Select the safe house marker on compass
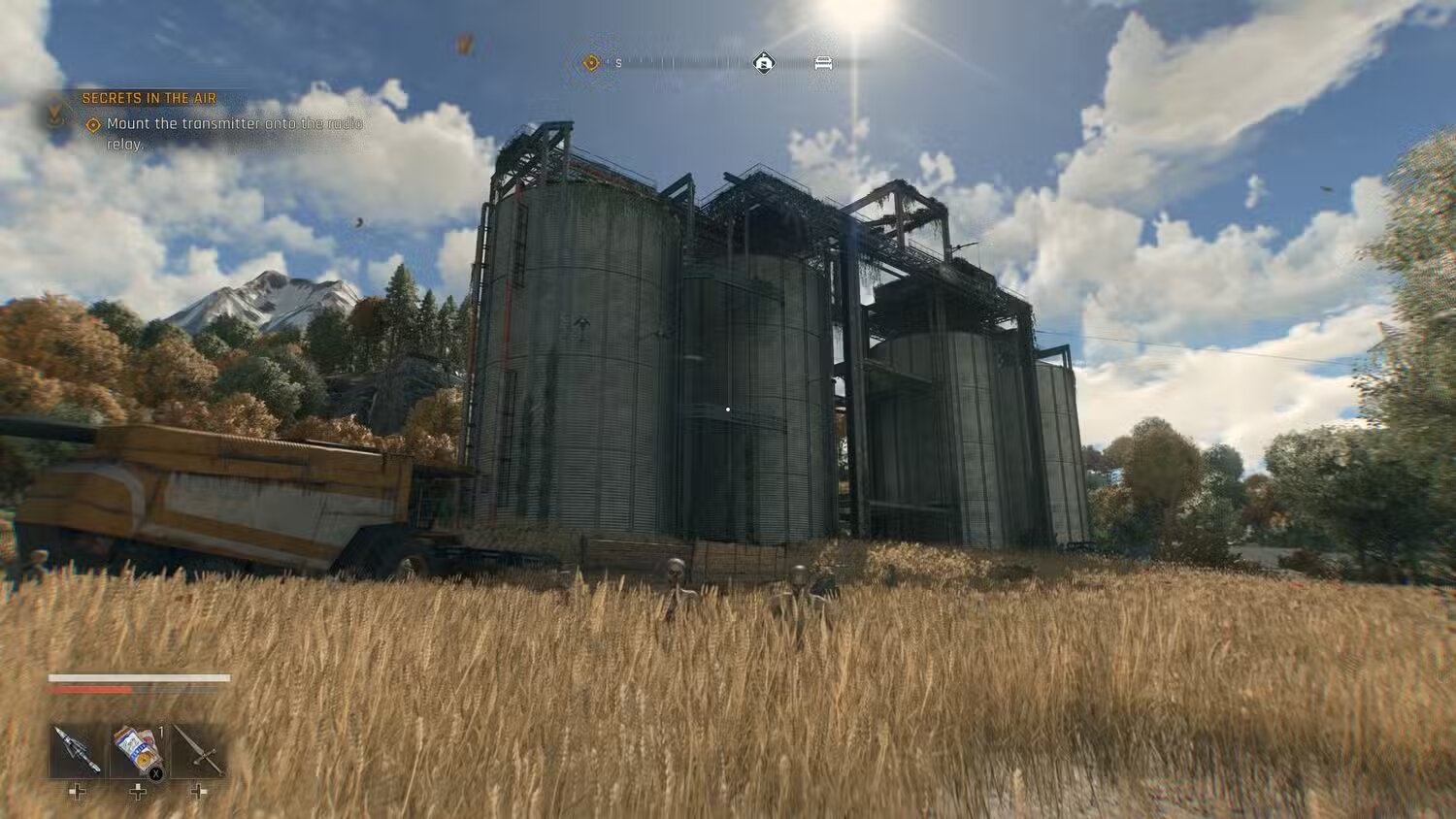Viewport: 1456px width, 819px height. pos(764,63)
